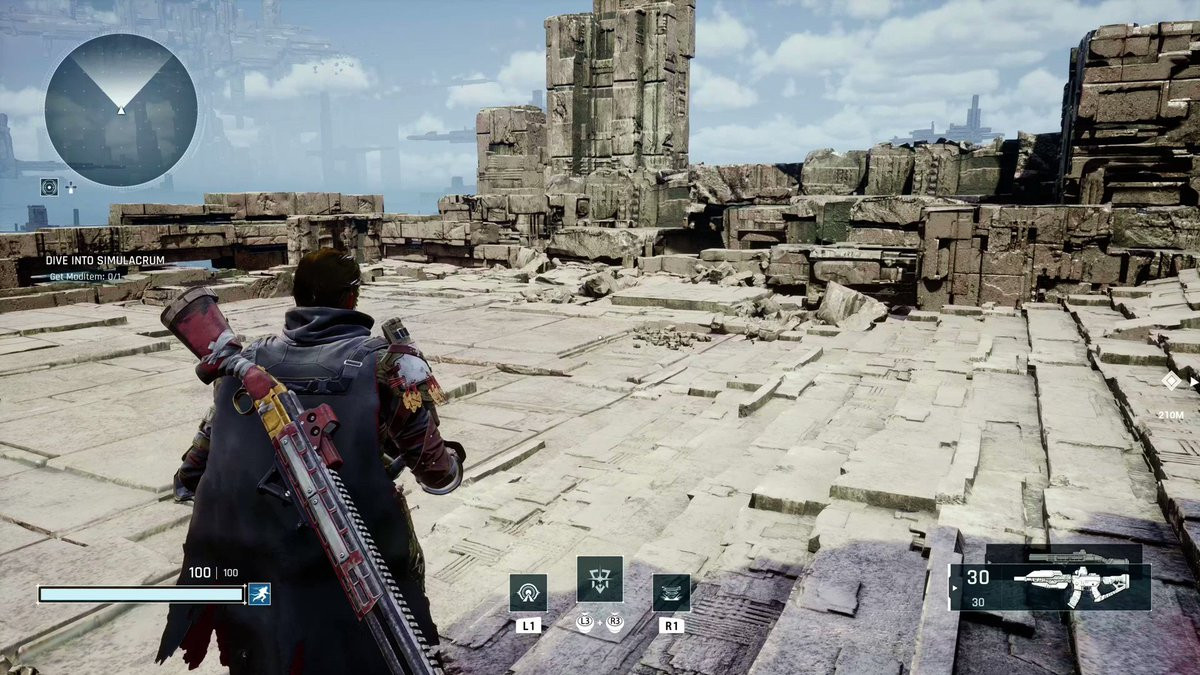
Task: Switch to the secondary weapon above the rifle
Action: (x=1064, y=554)
